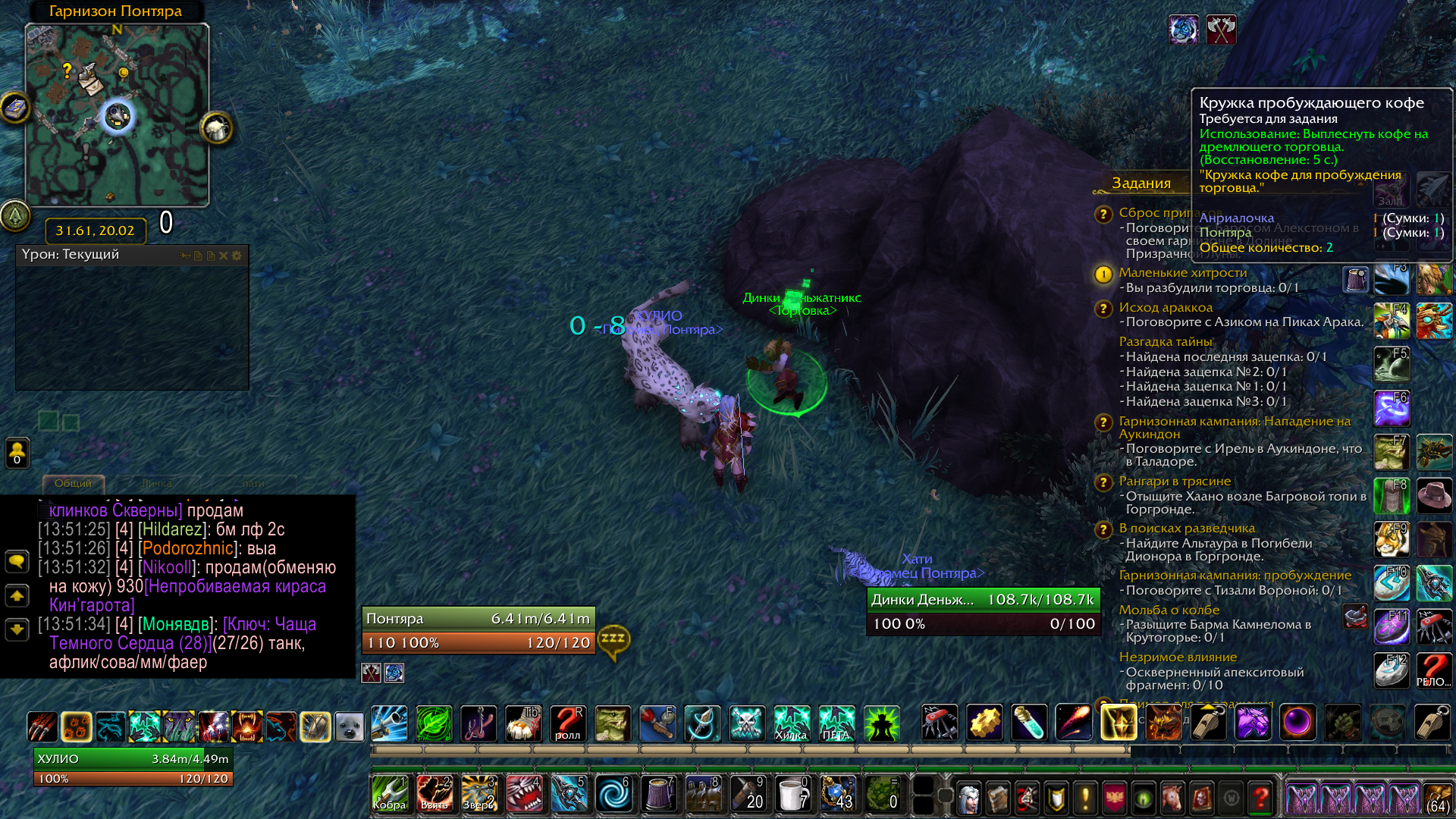Click the chat scroll-down arrow button
The width and height of the screenshot is (1456, 819).
pyautogui.click(x=17, y=629)
